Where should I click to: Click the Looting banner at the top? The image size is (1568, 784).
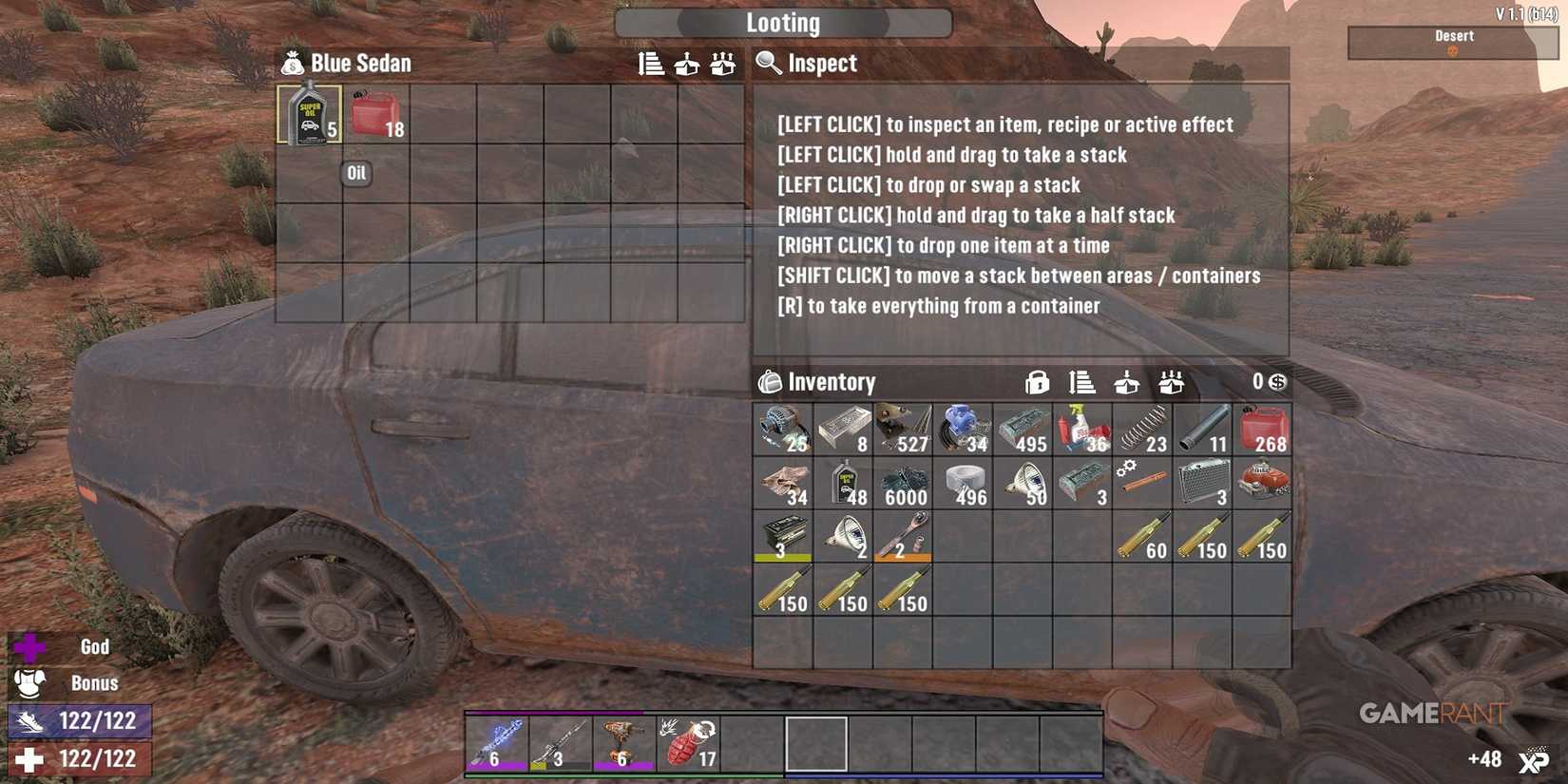pos(781,22)
